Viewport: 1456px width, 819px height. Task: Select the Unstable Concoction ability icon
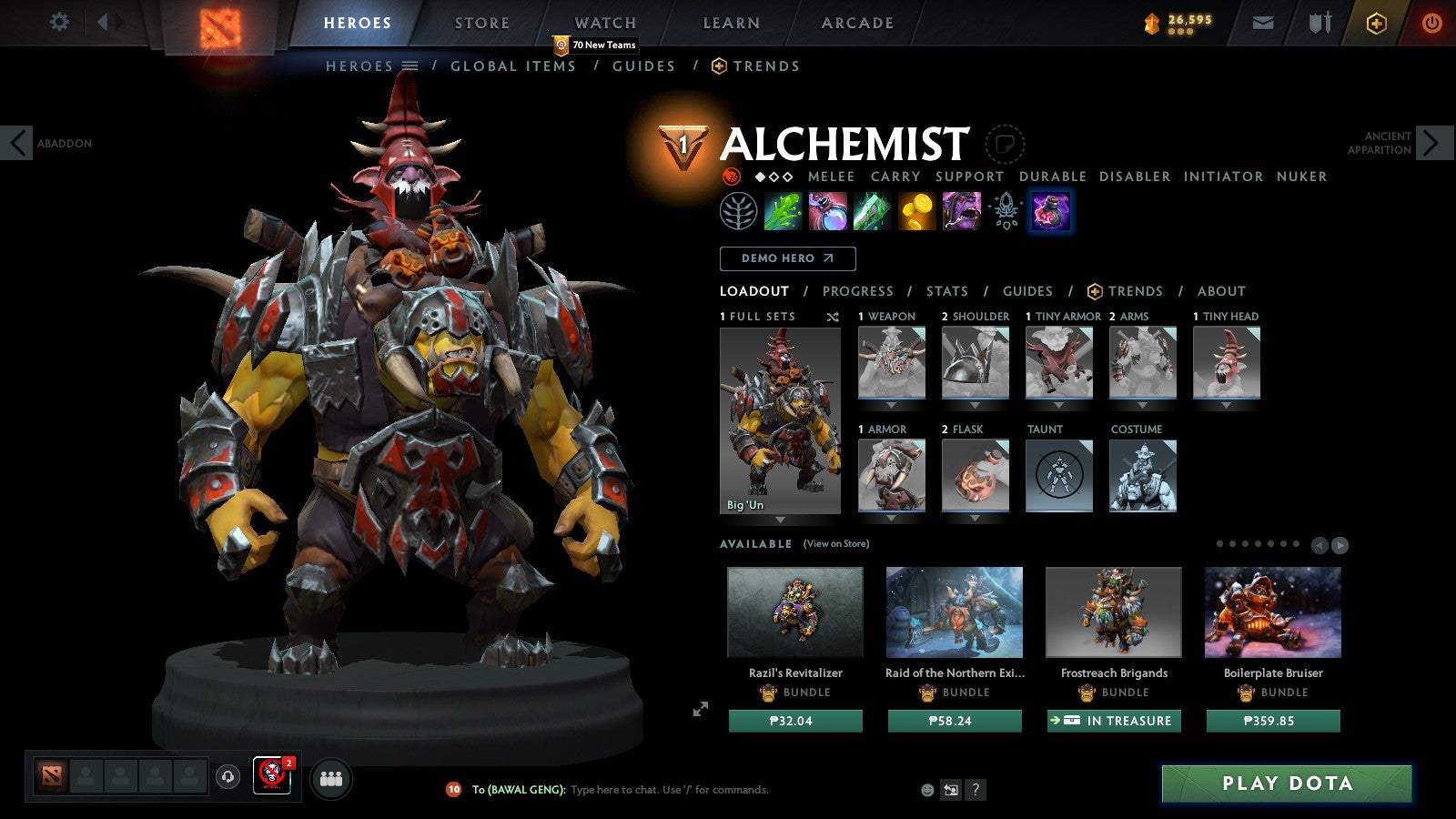[830, 211]
